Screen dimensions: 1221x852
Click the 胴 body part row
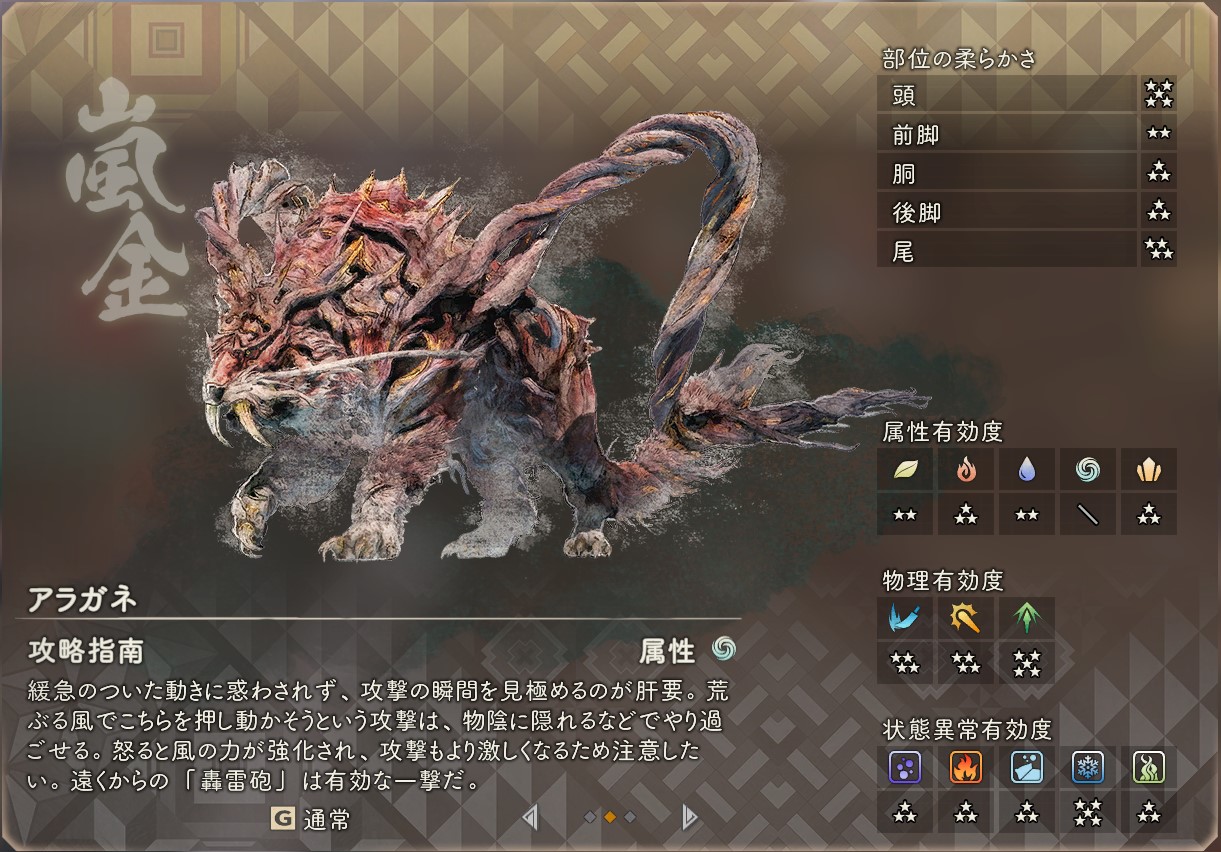(1006, 173)
